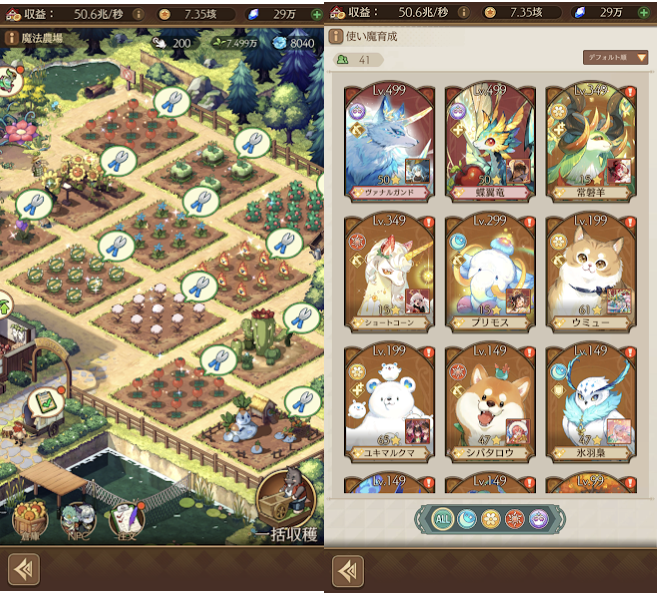Open the 倉庫 storehouse basket icon

(x=29, y=520)
